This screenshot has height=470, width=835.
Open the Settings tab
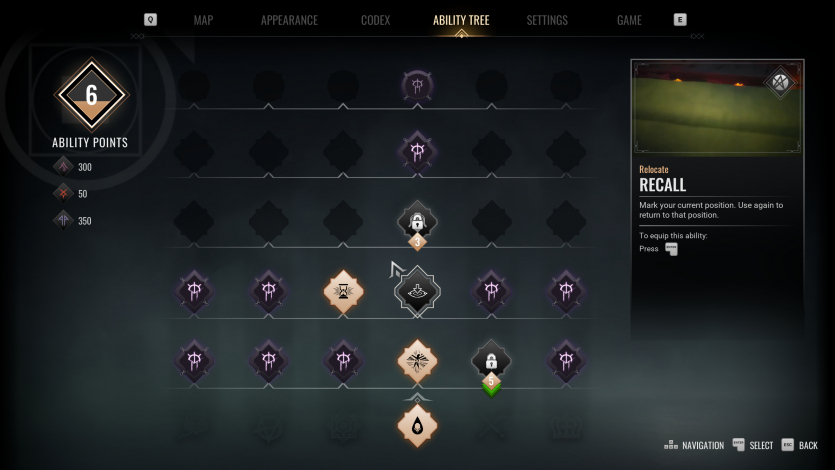pyautogui.click(x=547, y=20)
